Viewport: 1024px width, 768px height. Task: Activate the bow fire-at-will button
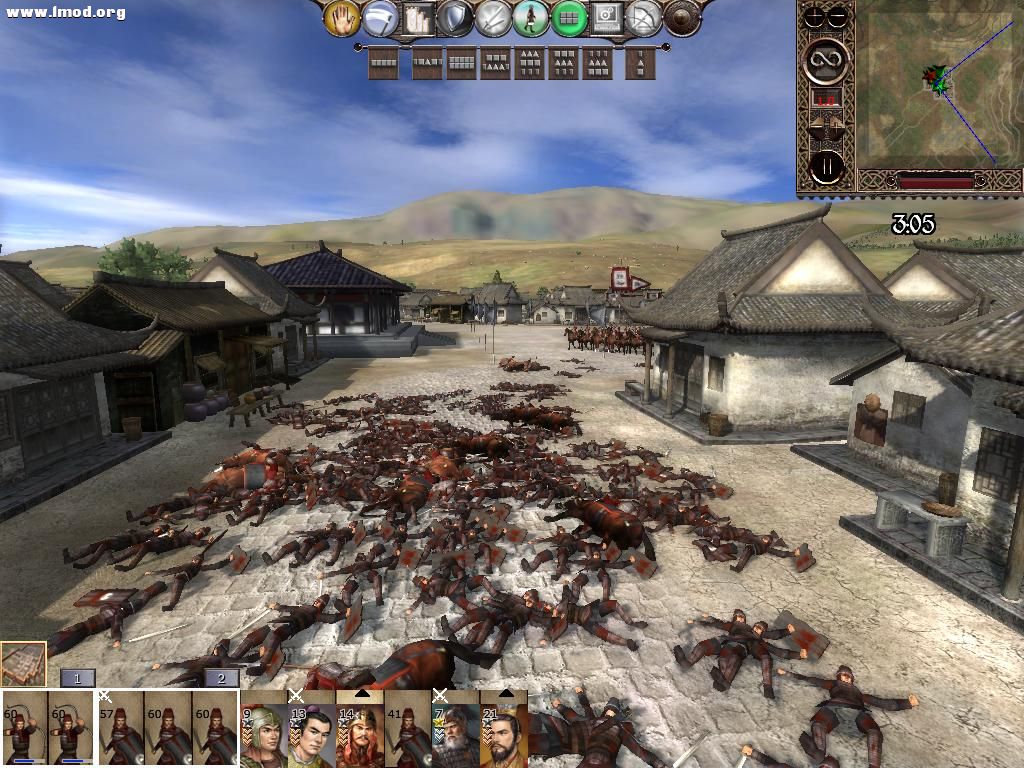[x=645, y=17]
